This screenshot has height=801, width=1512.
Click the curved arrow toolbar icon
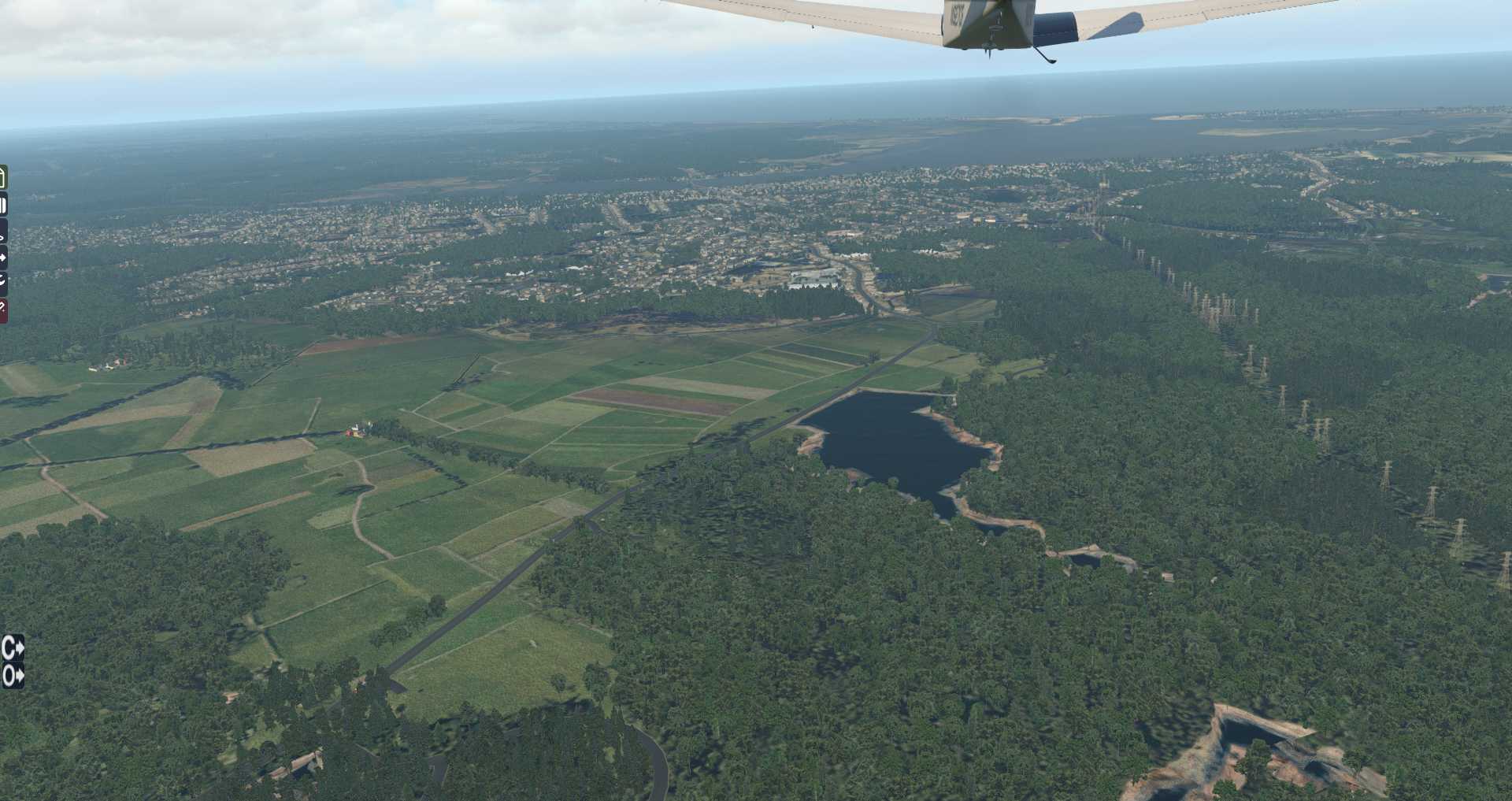pos(2,280)
